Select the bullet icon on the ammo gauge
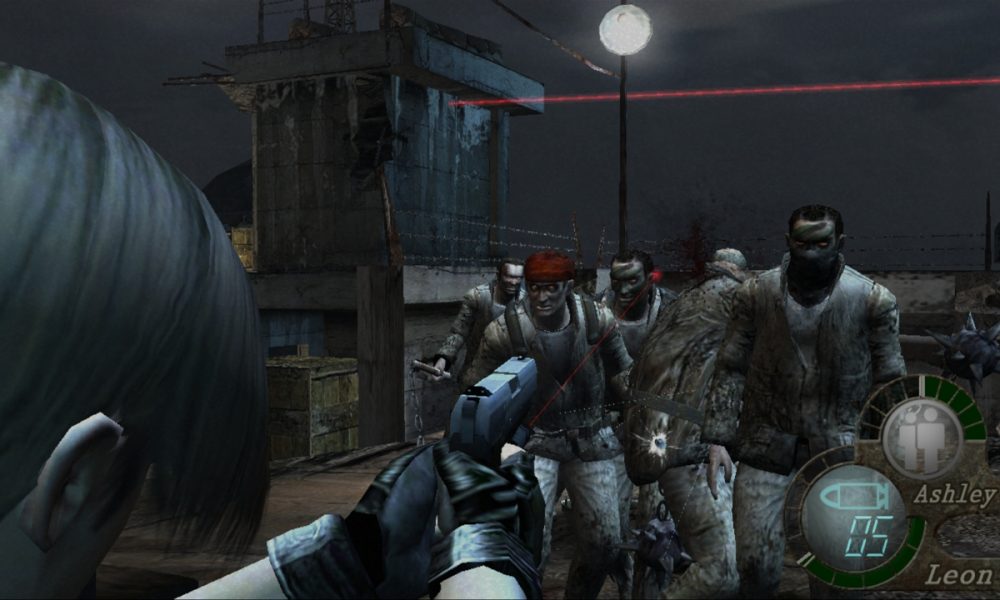The height and width of the screenshot is (600, 1000). [851, 496]
